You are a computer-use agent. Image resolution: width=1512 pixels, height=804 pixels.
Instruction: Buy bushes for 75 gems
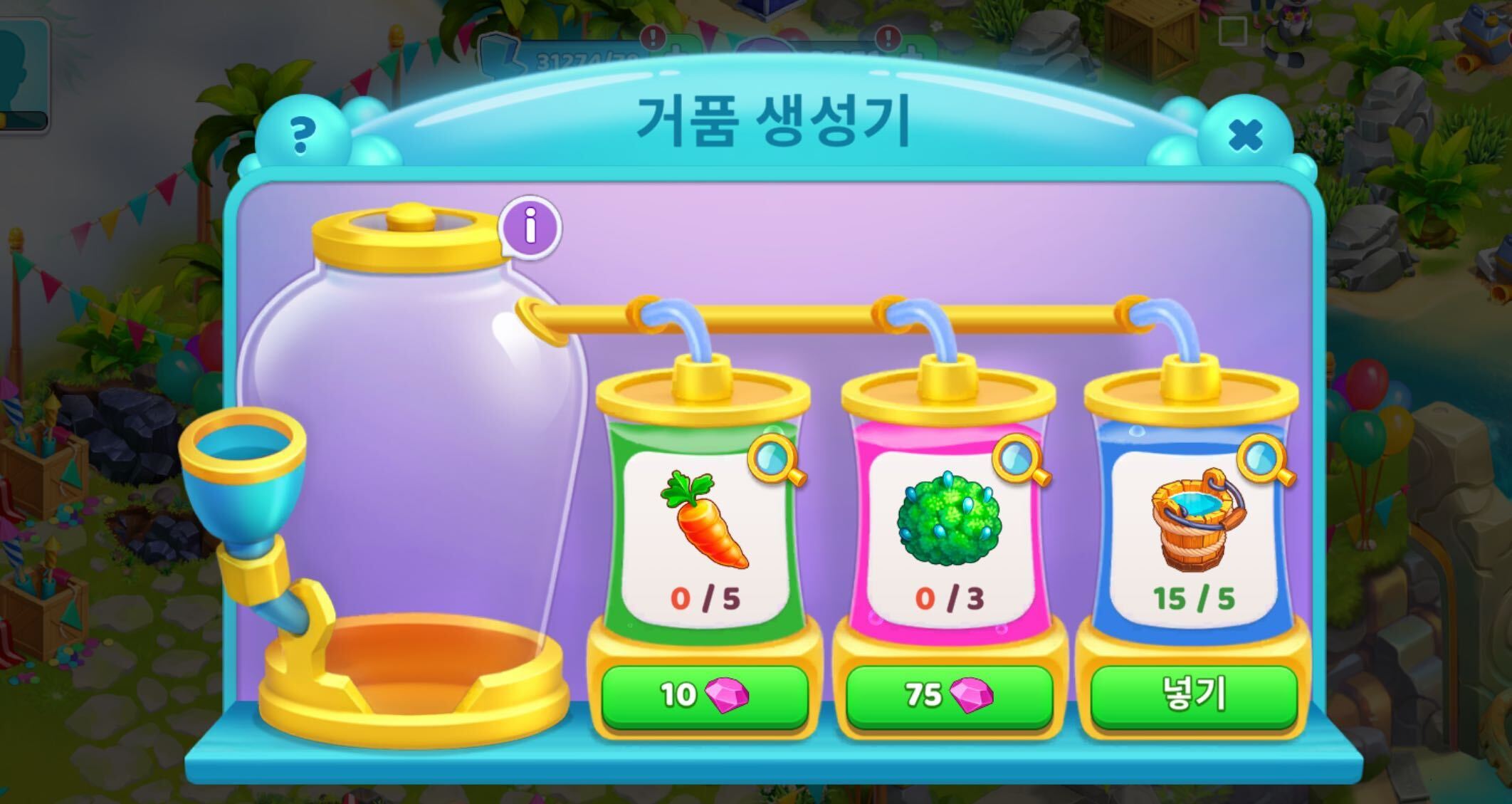click(x=948, y=694)
